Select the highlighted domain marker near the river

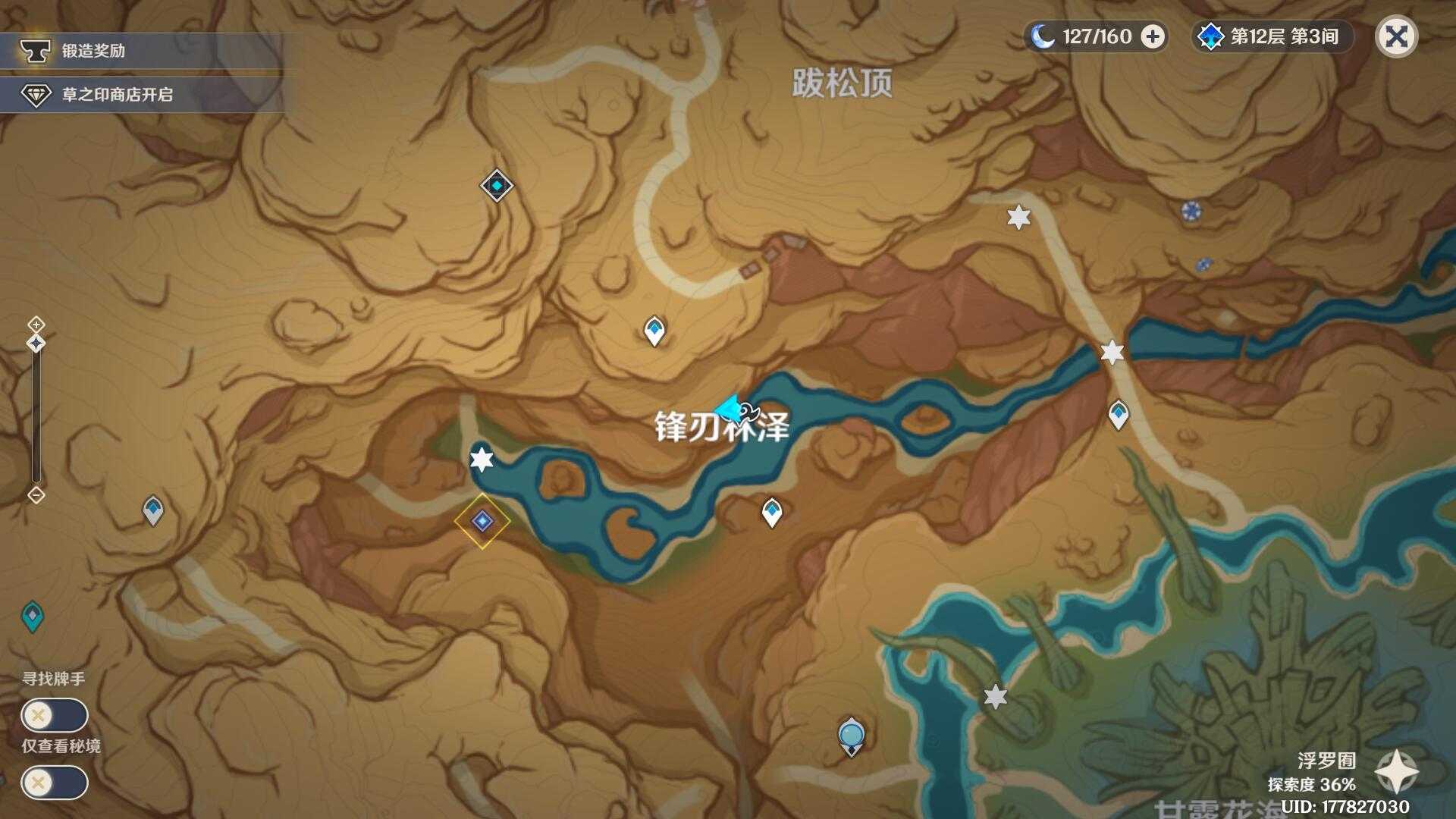pos(483,522)
